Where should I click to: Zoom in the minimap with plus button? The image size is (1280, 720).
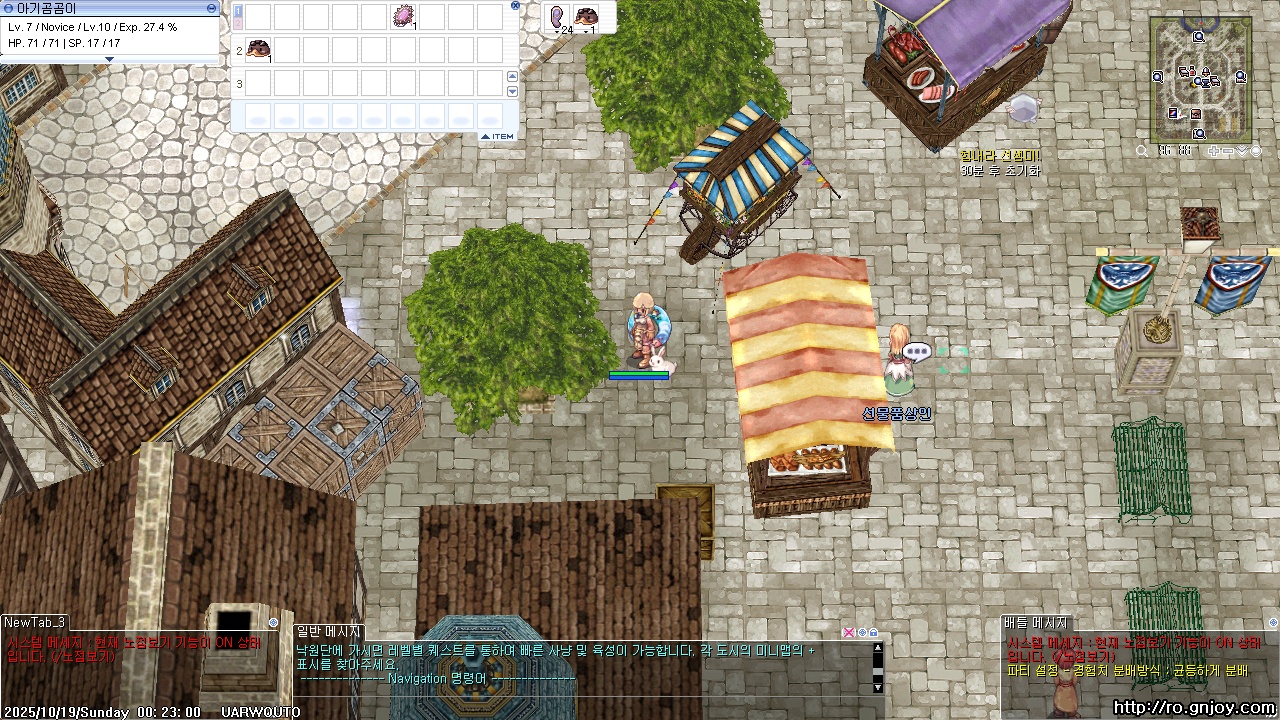coord(1214,151)
